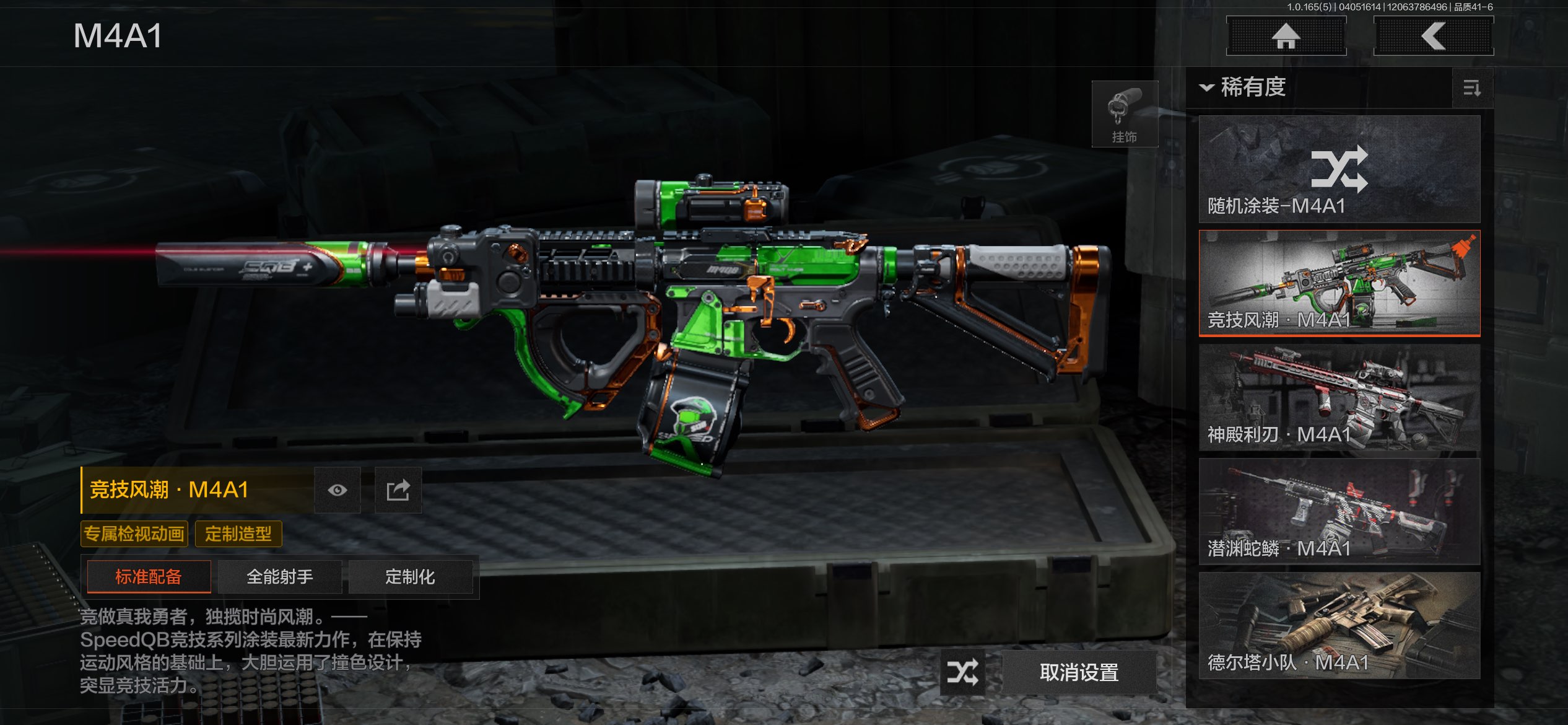
Task: Open the 稀有度 sort dropdown
Action: 1244,87
